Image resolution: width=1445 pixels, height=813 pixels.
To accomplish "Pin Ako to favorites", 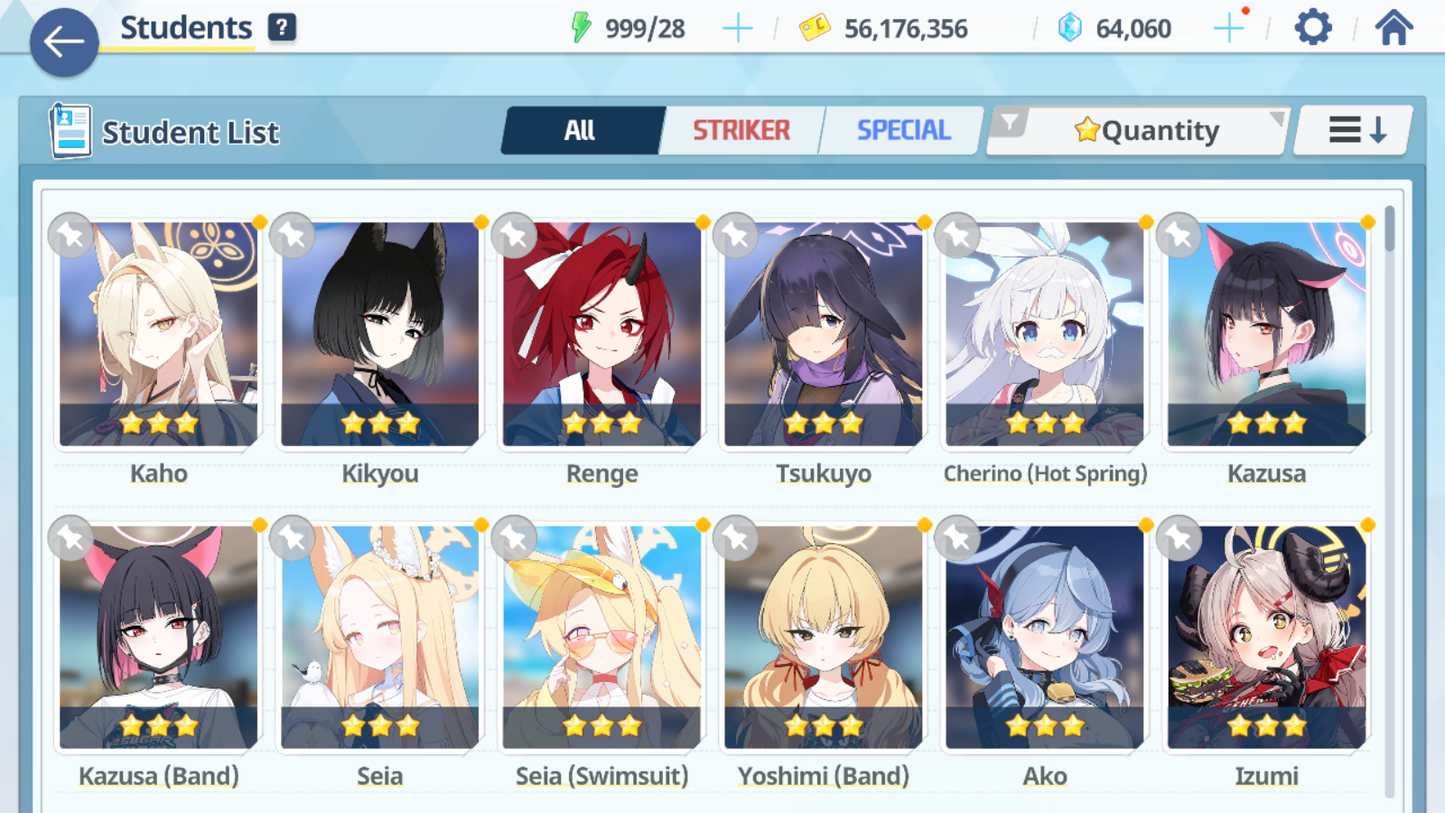I will pyautogui.click(x=957, y=538).
